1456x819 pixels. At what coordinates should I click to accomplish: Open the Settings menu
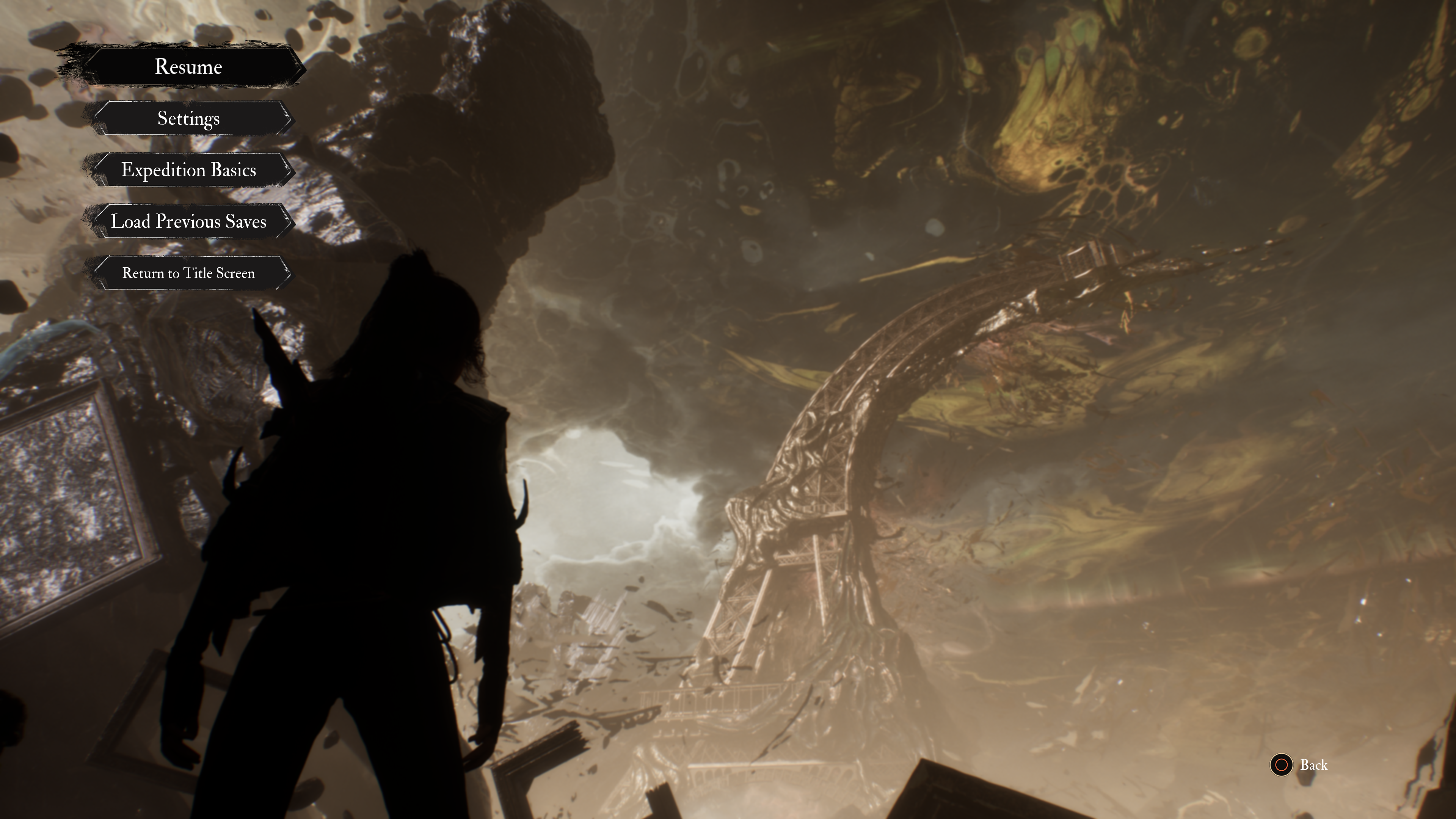pyautogui.click(x=188, y=118)
